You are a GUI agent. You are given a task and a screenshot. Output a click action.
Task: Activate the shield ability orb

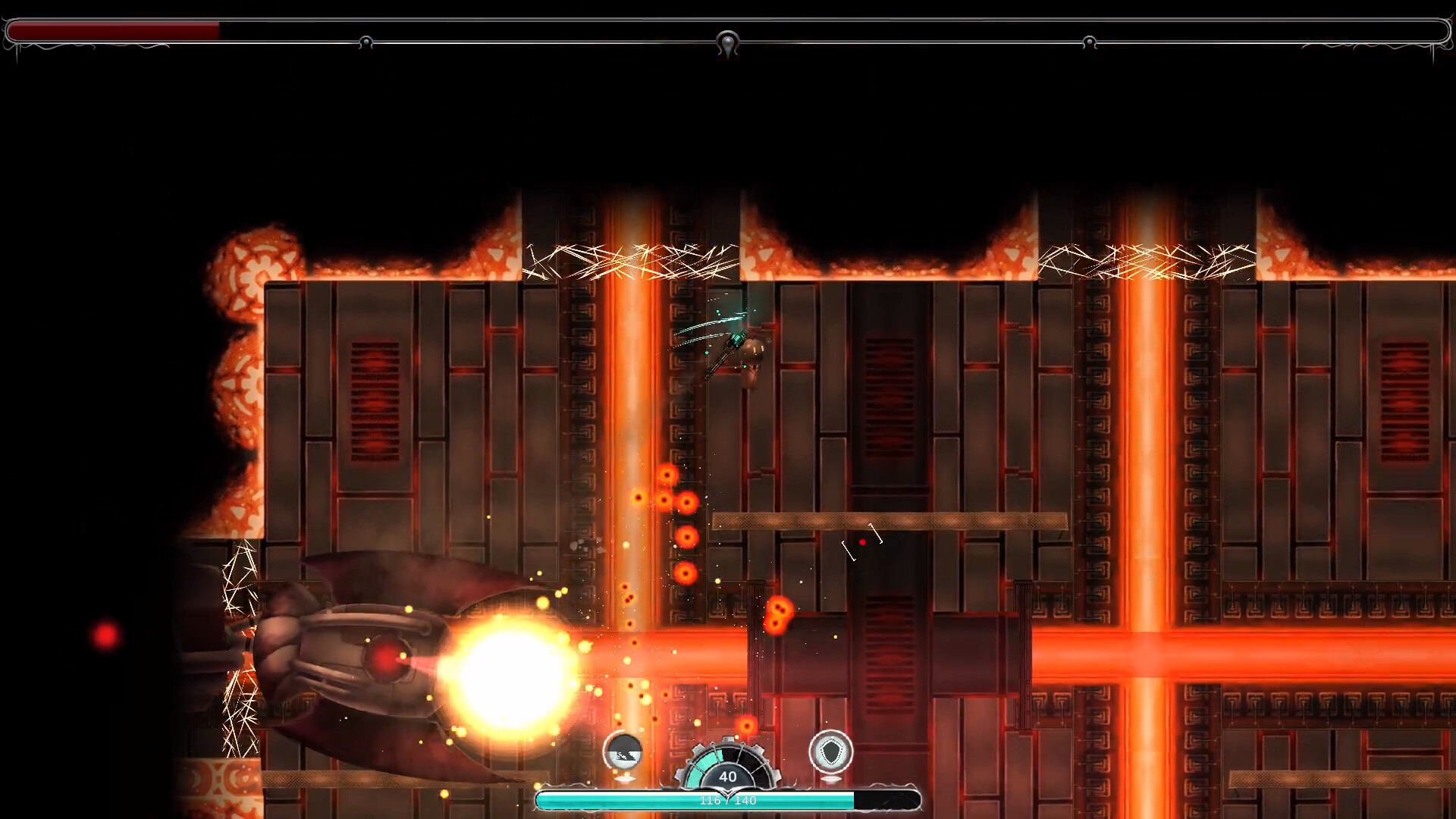click(x=831, y=752)
